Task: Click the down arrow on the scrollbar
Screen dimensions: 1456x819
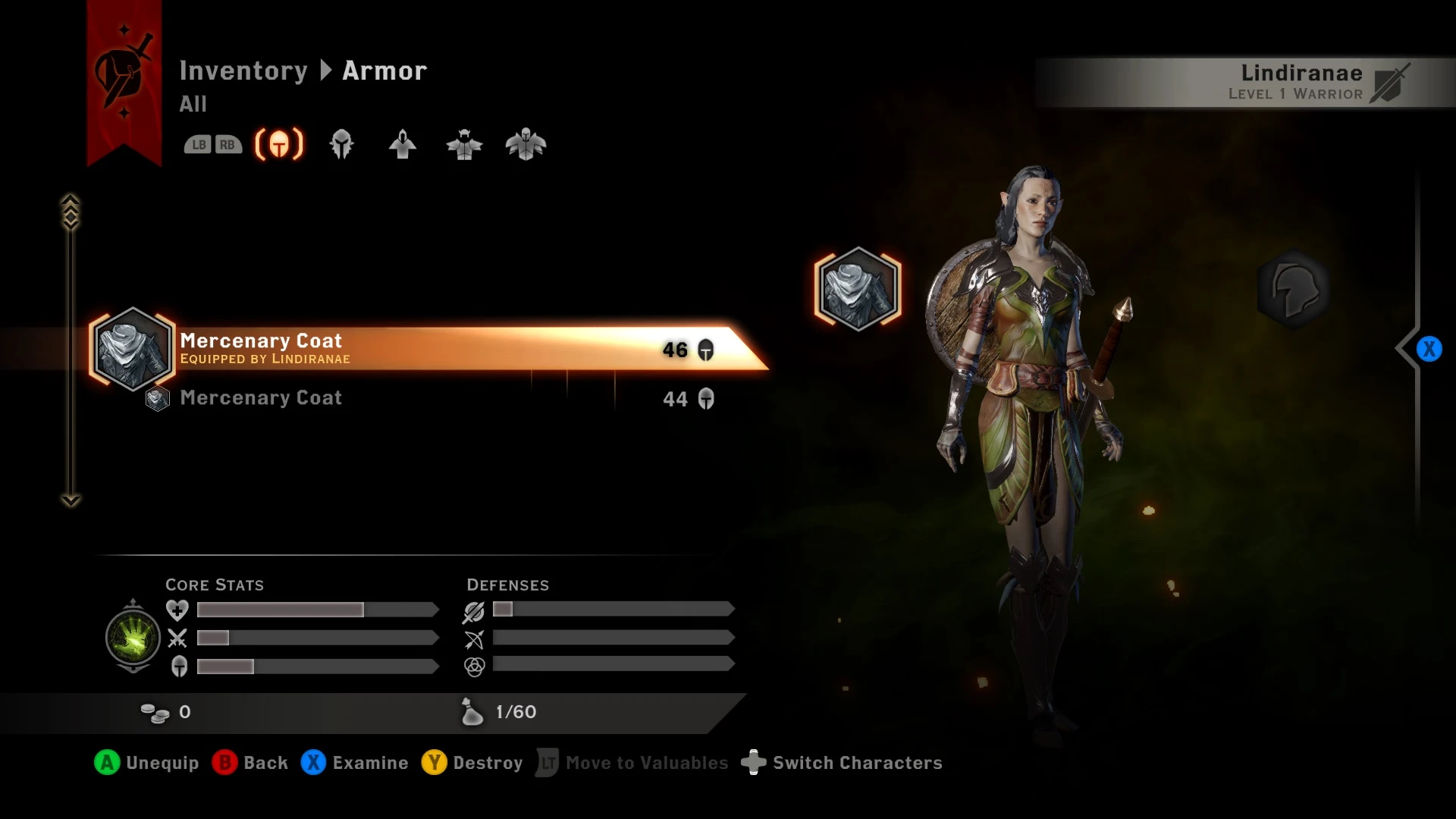Action: click(x=71, y=499)
